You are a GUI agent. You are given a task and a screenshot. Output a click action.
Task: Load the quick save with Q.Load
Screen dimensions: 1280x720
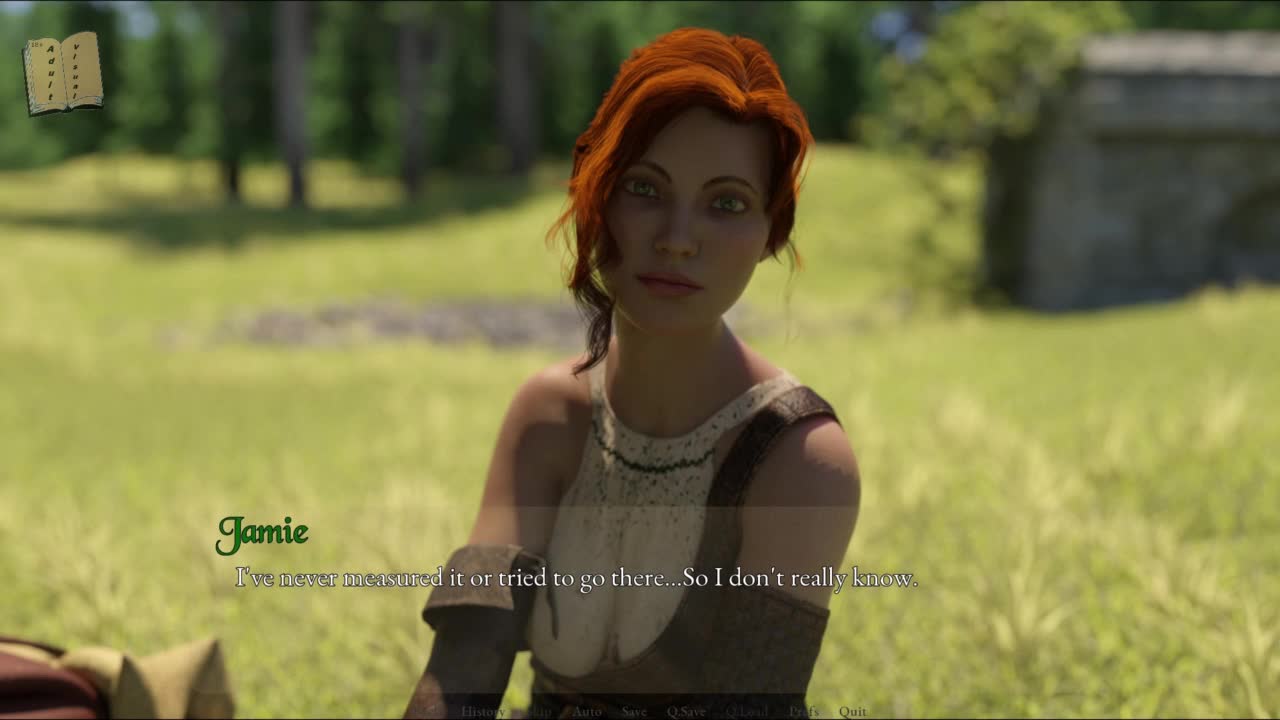click(x=746, y=711)
